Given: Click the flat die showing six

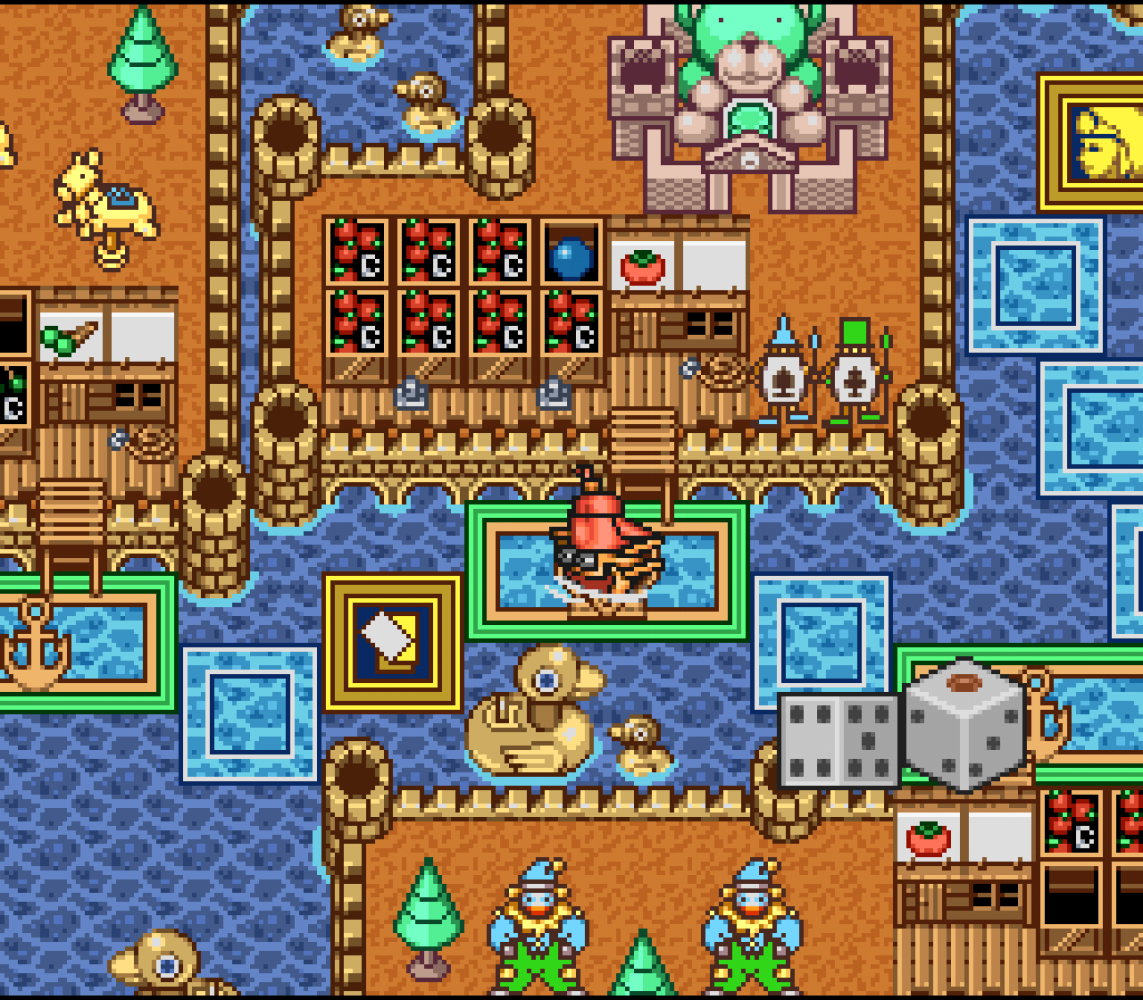Looking at the screenshot, I should pos(838,739).
